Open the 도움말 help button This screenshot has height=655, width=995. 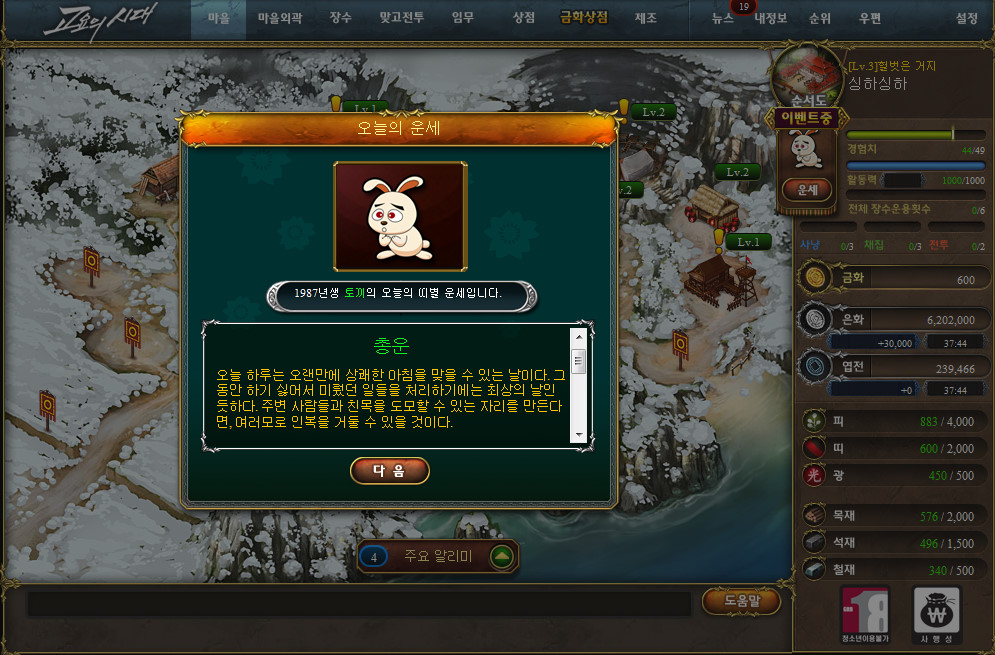[x=741, y=601]
